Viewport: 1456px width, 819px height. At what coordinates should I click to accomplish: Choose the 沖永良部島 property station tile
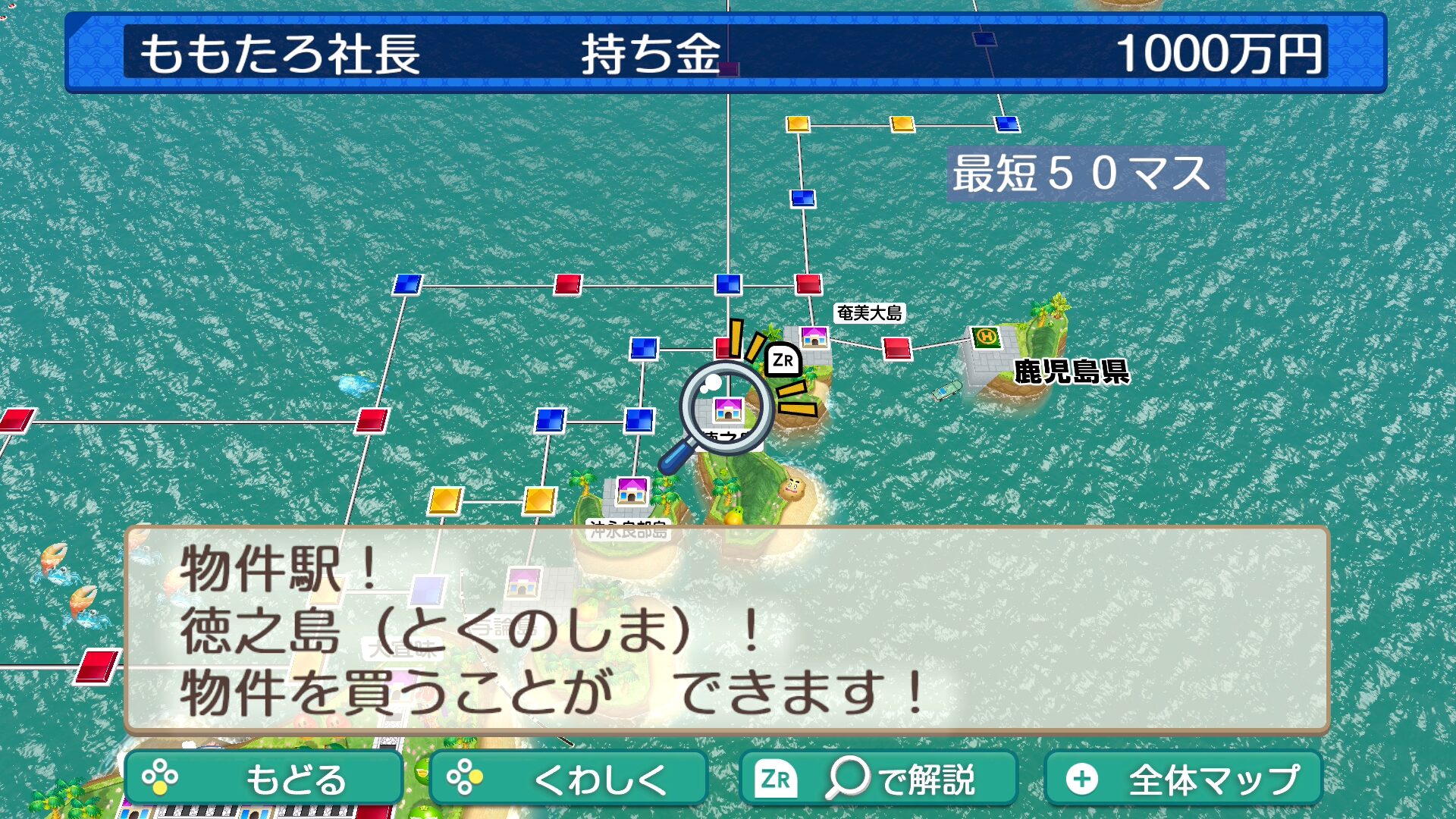tap(632, 491)
